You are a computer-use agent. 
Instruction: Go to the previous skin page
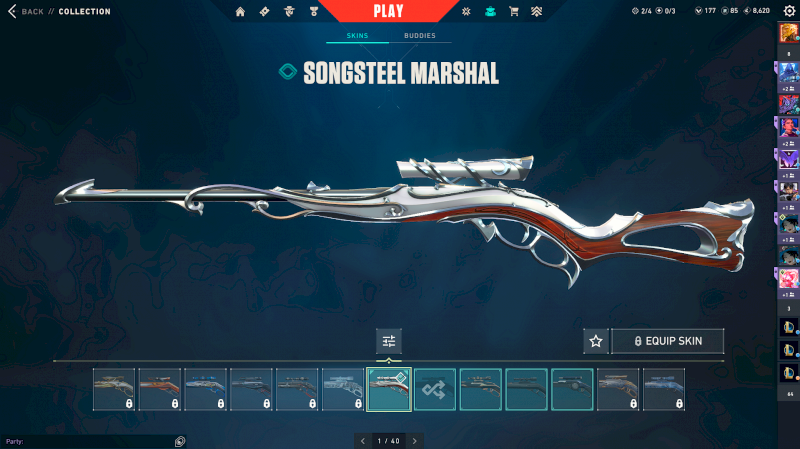tap(363, 440)
